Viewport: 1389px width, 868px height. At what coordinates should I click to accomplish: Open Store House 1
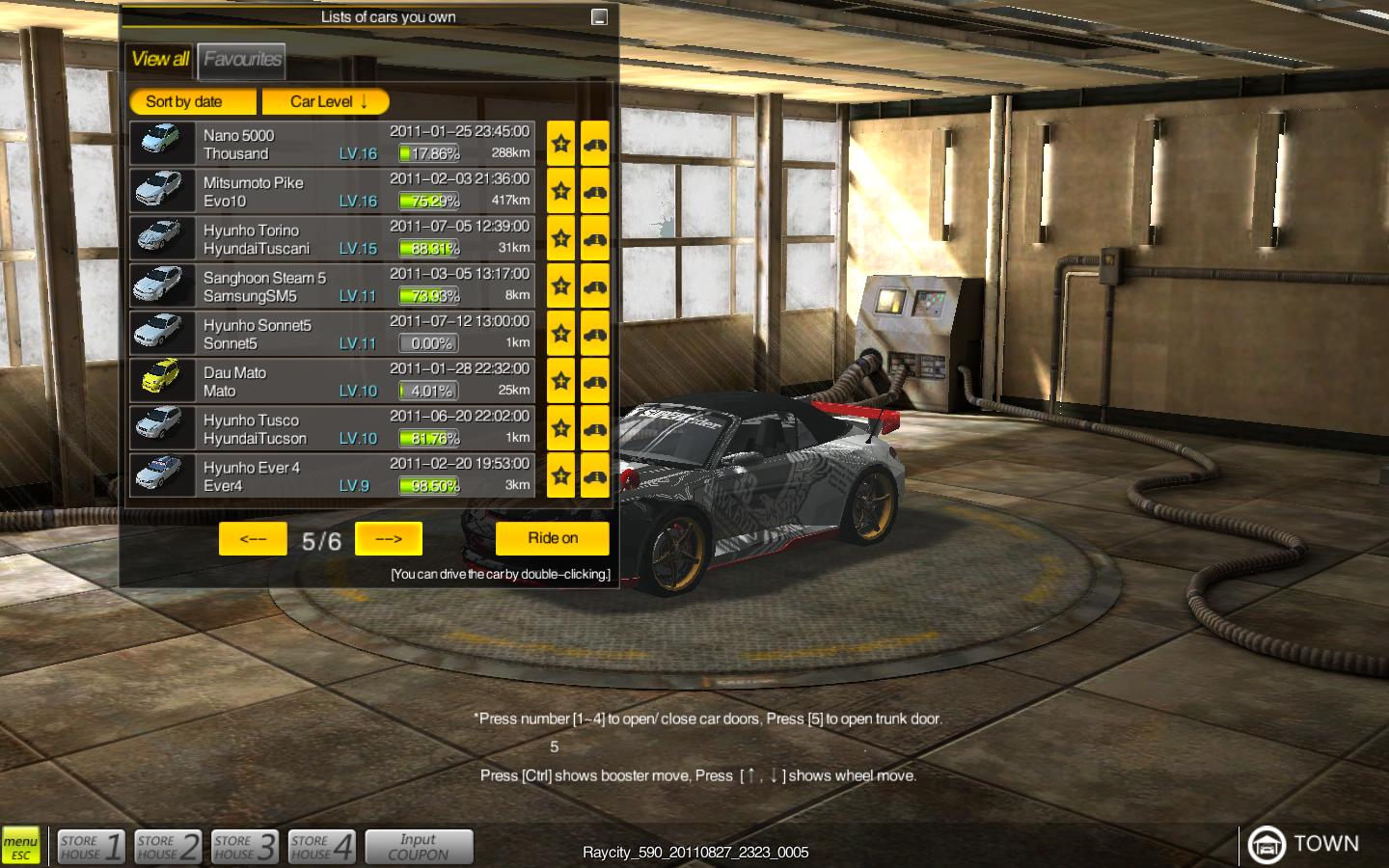pyautogui.click(x=91, y=847)
